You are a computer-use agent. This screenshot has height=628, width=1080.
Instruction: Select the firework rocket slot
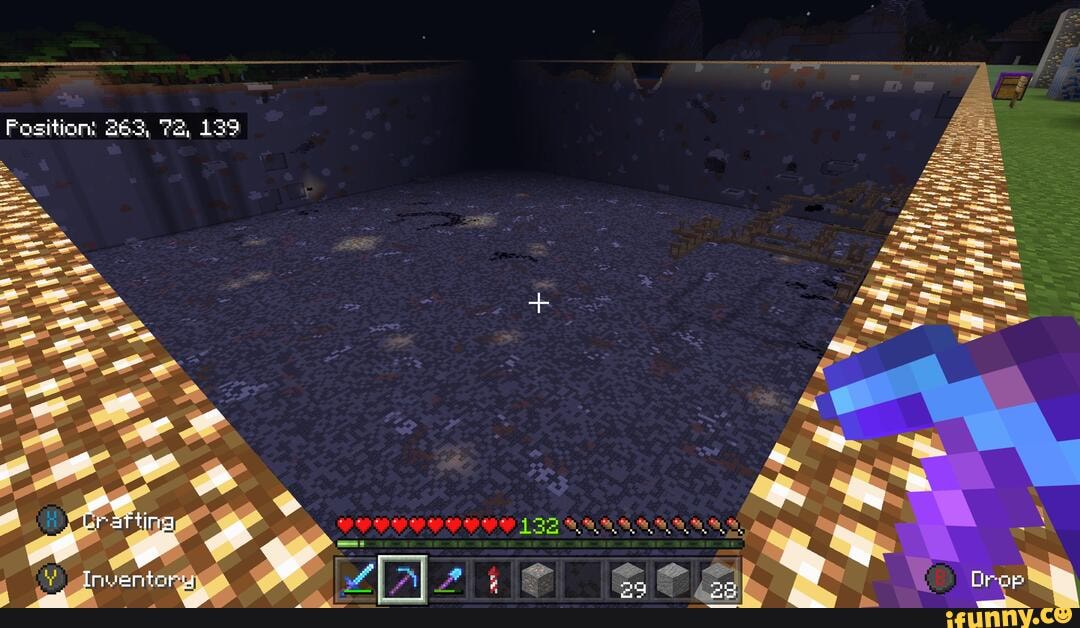(493, 580)
